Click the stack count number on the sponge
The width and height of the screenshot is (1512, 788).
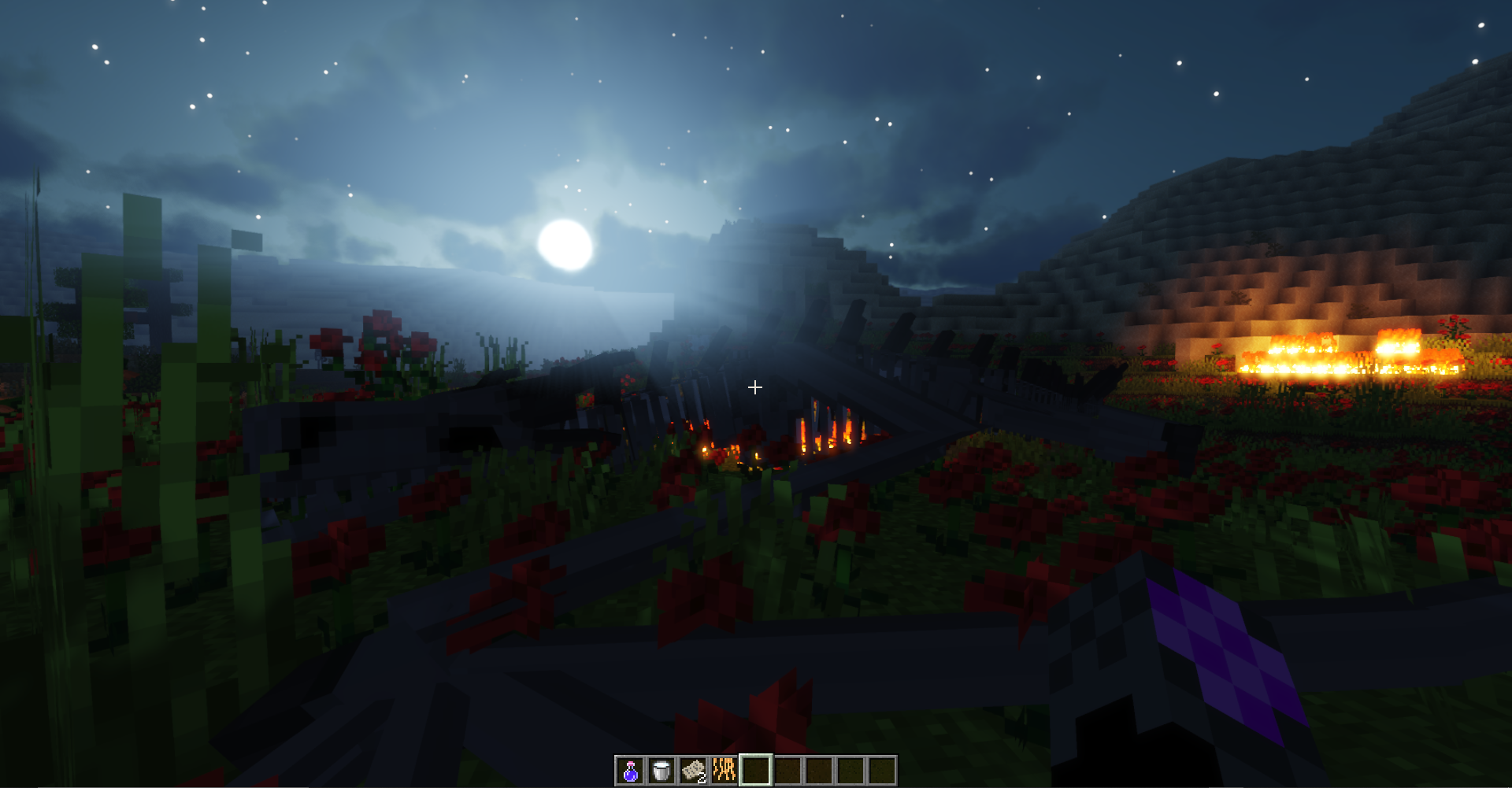702,779
